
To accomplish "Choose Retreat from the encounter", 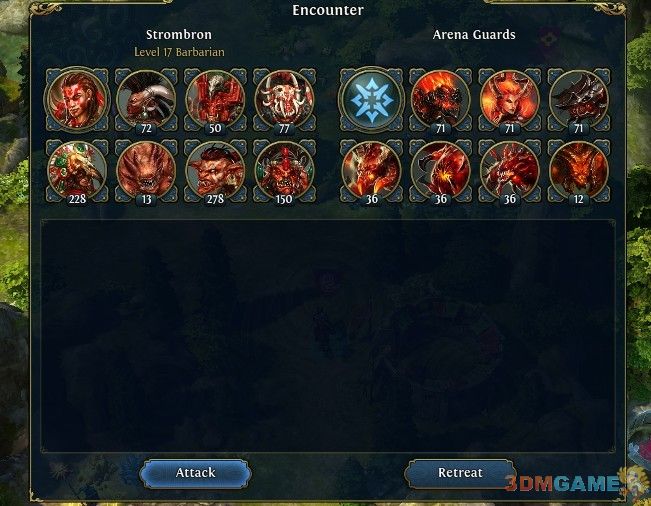I will 460,473.
